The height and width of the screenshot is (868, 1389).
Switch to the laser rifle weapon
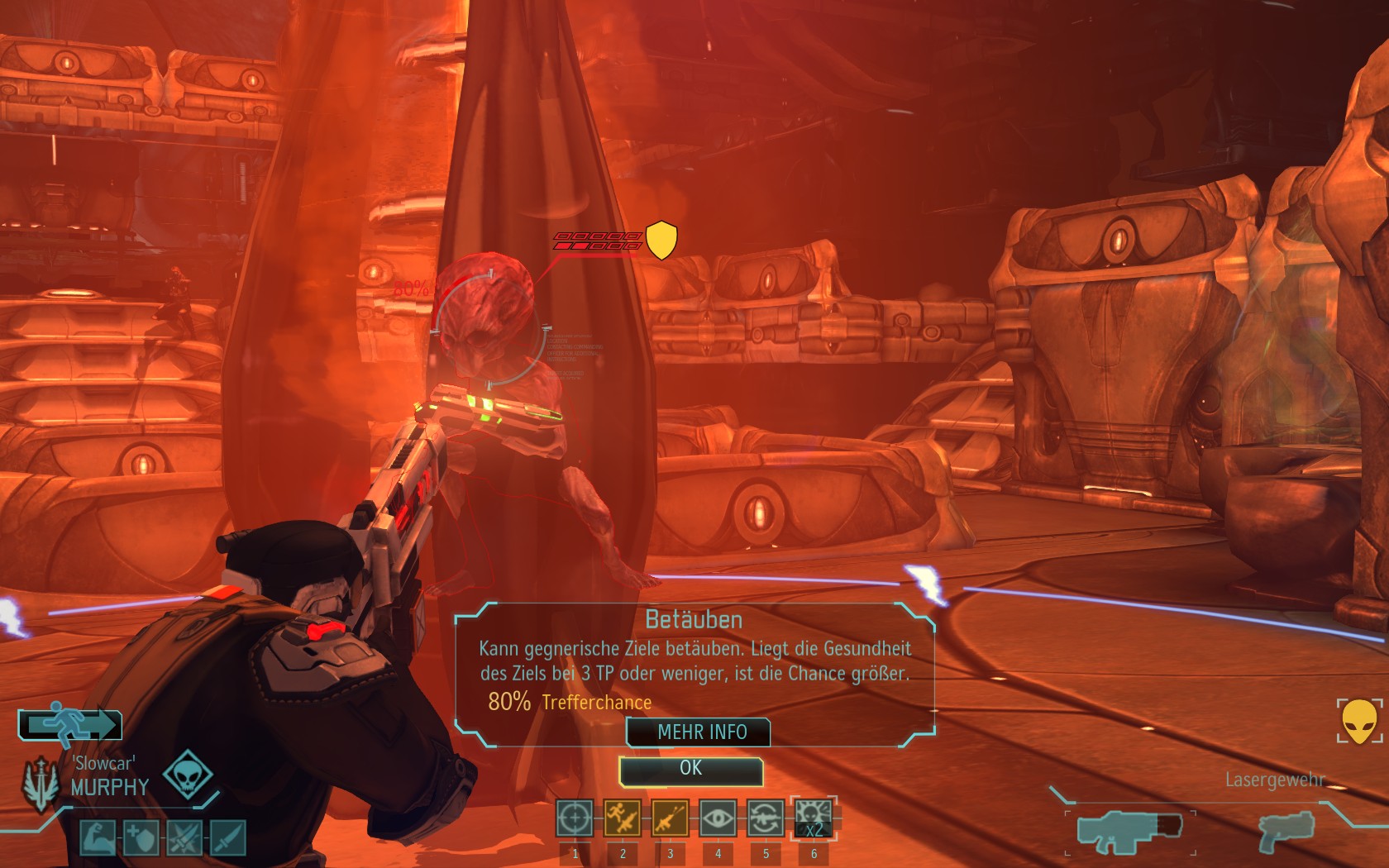[x=1130, y=832]
